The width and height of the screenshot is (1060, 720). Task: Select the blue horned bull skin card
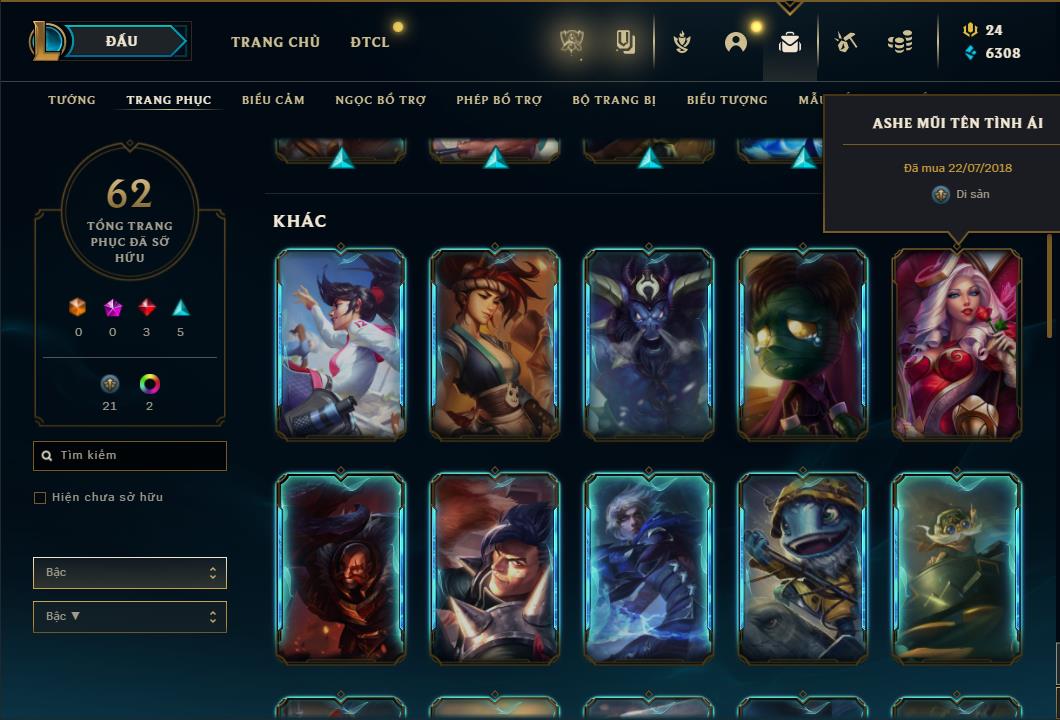coord(649,344)
